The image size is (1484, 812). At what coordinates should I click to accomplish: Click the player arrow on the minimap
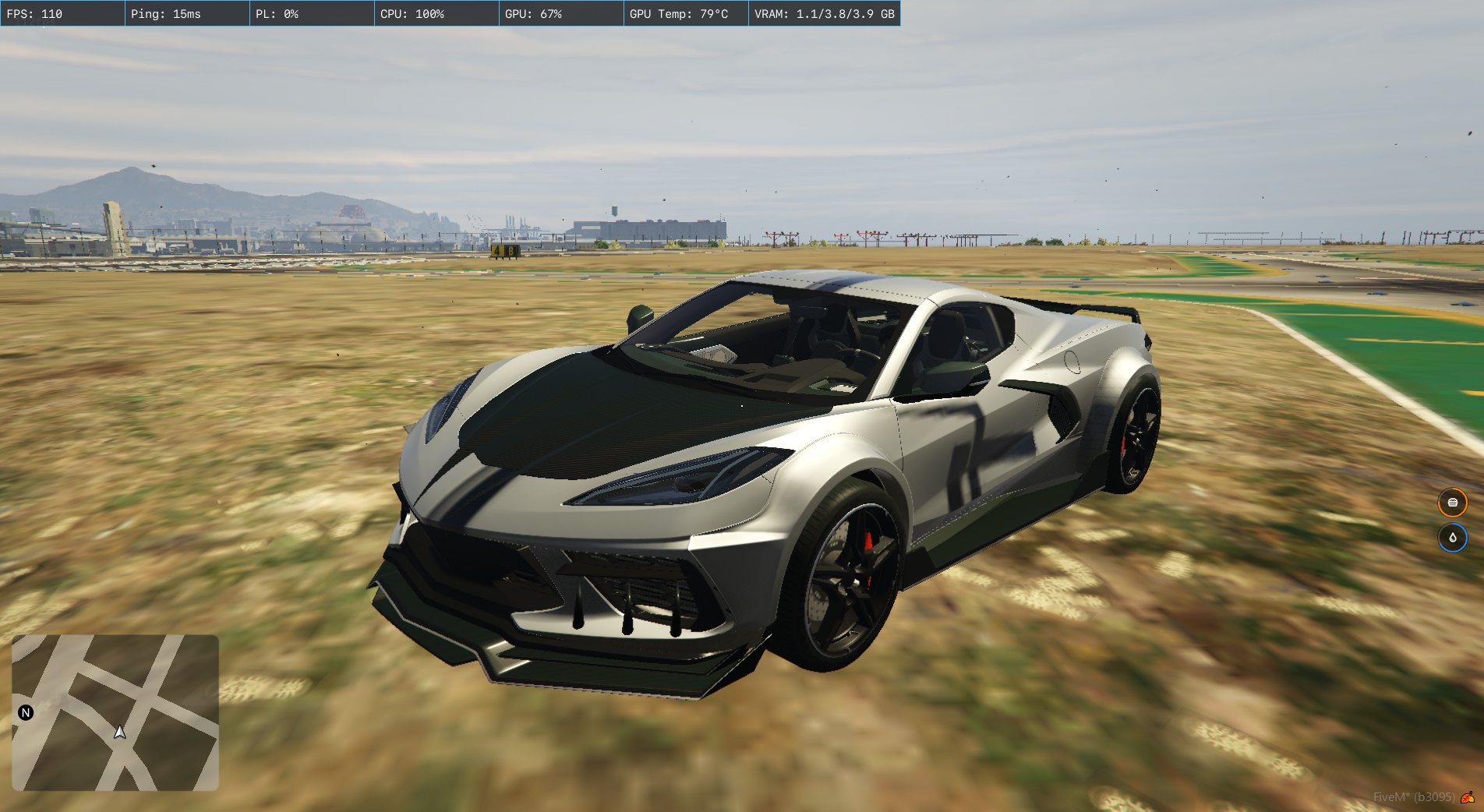click(x=120, y=732)
